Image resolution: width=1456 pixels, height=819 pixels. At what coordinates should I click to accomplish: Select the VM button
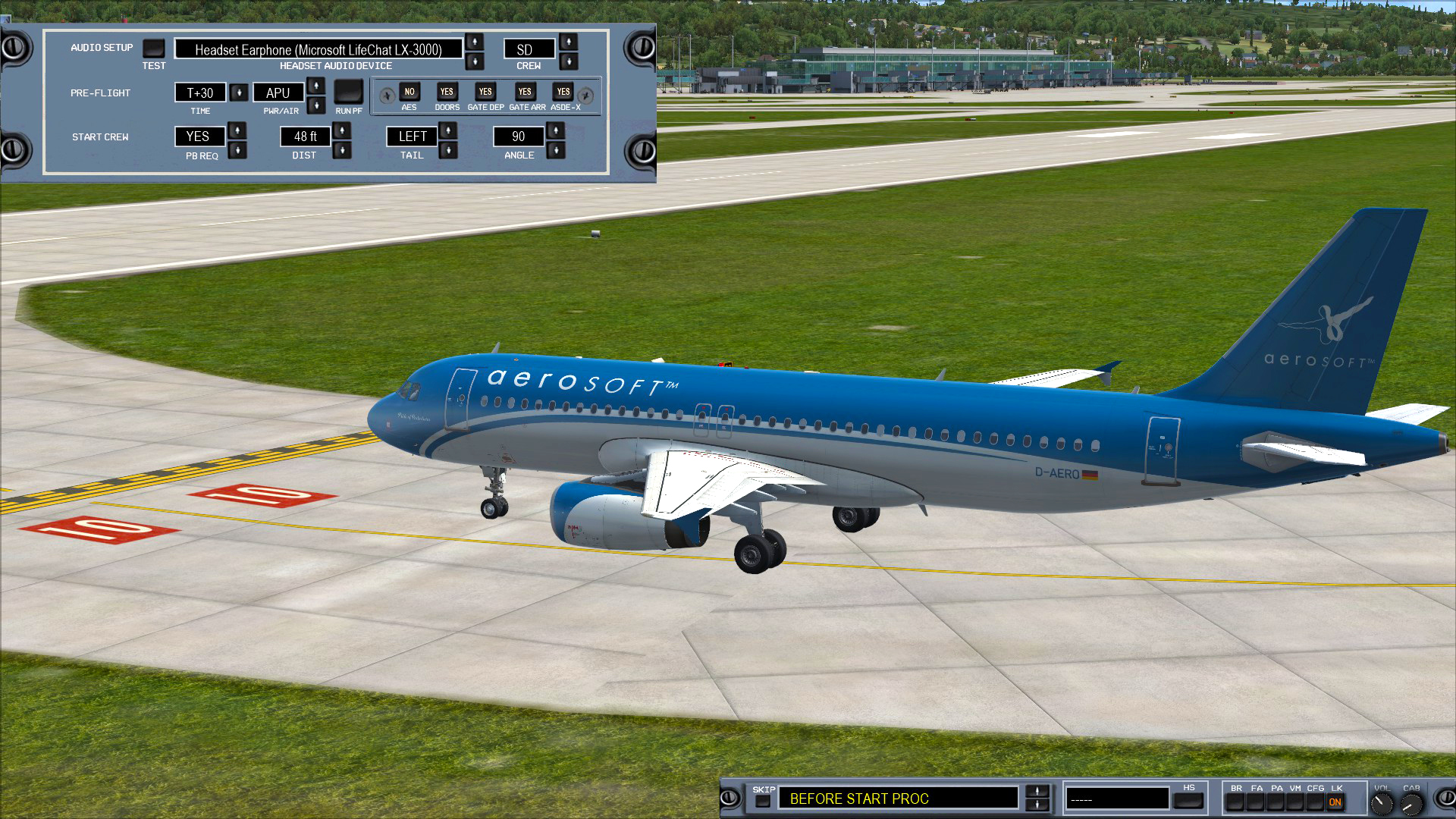[1294, 802]
